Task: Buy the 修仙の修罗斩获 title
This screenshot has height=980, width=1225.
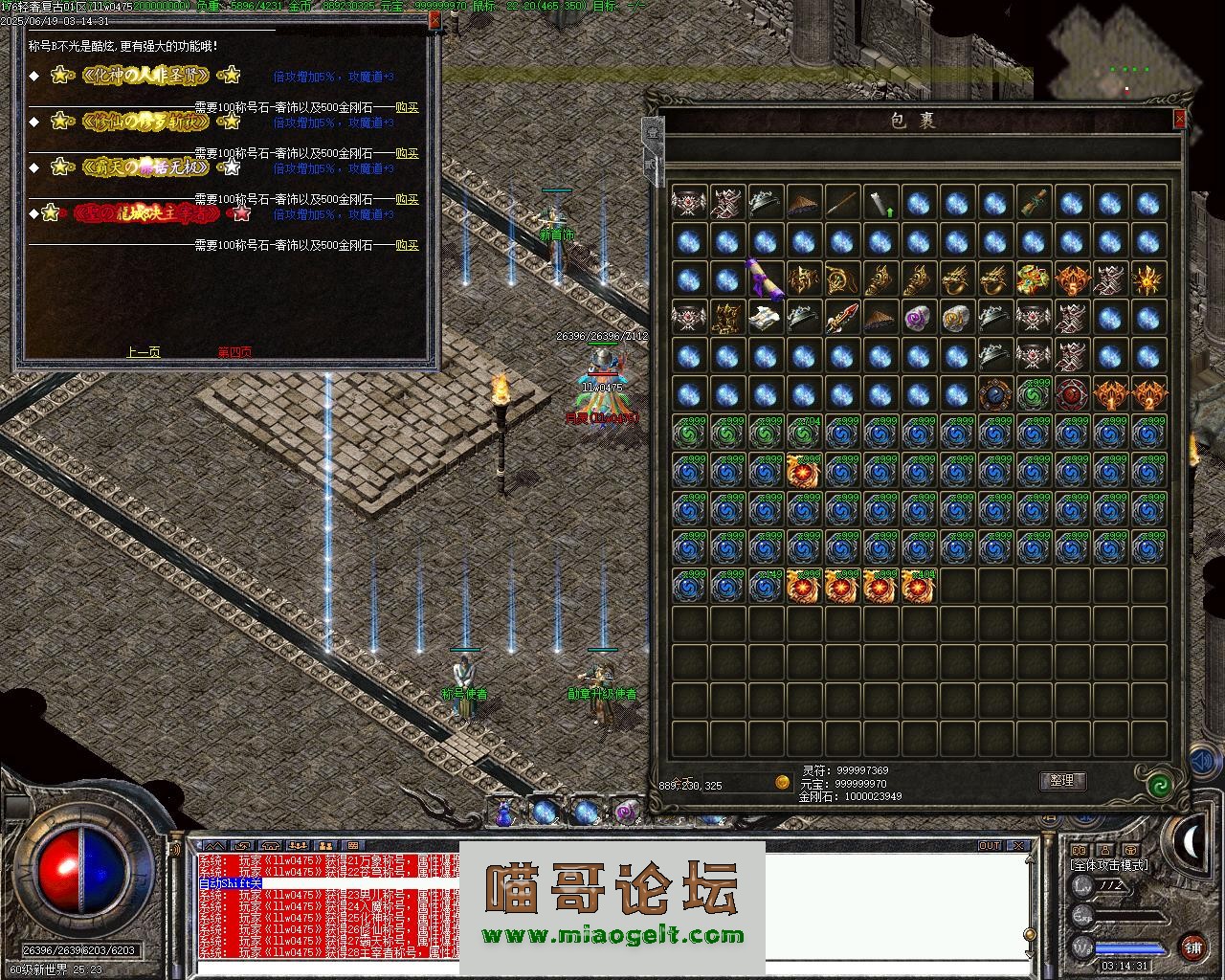Action: click(x=407, y=153)
